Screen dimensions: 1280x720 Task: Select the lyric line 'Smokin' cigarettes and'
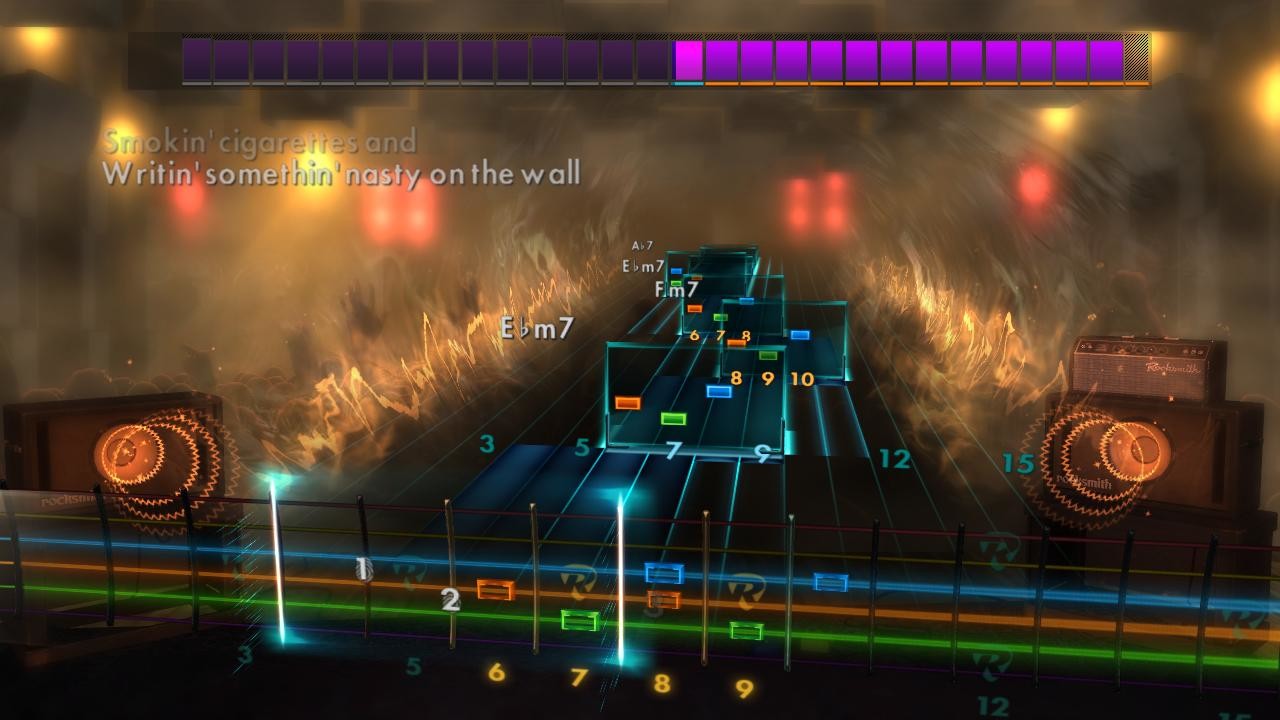262,142
